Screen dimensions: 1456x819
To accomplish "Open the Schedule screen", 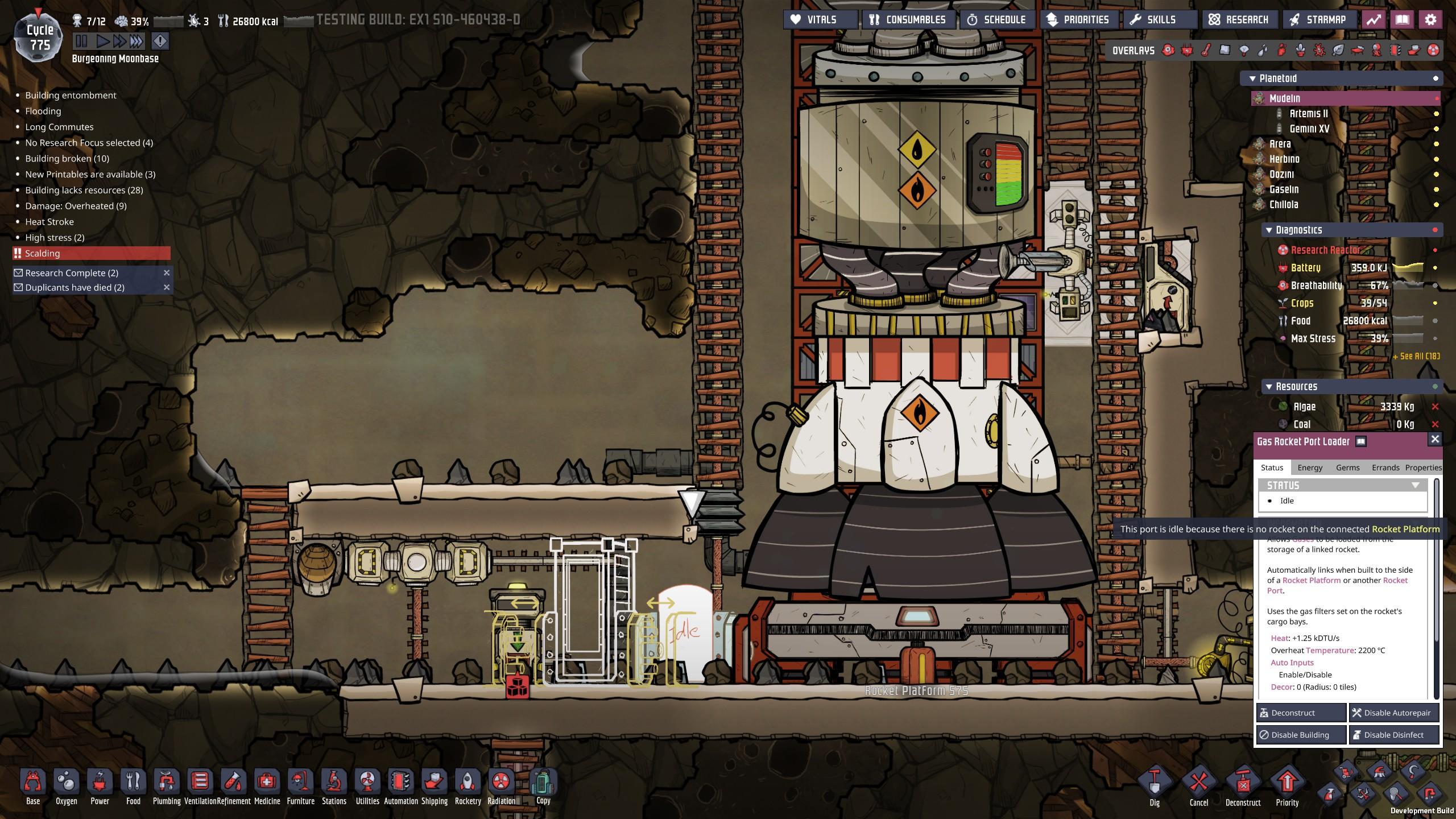I will click(997, 20).
